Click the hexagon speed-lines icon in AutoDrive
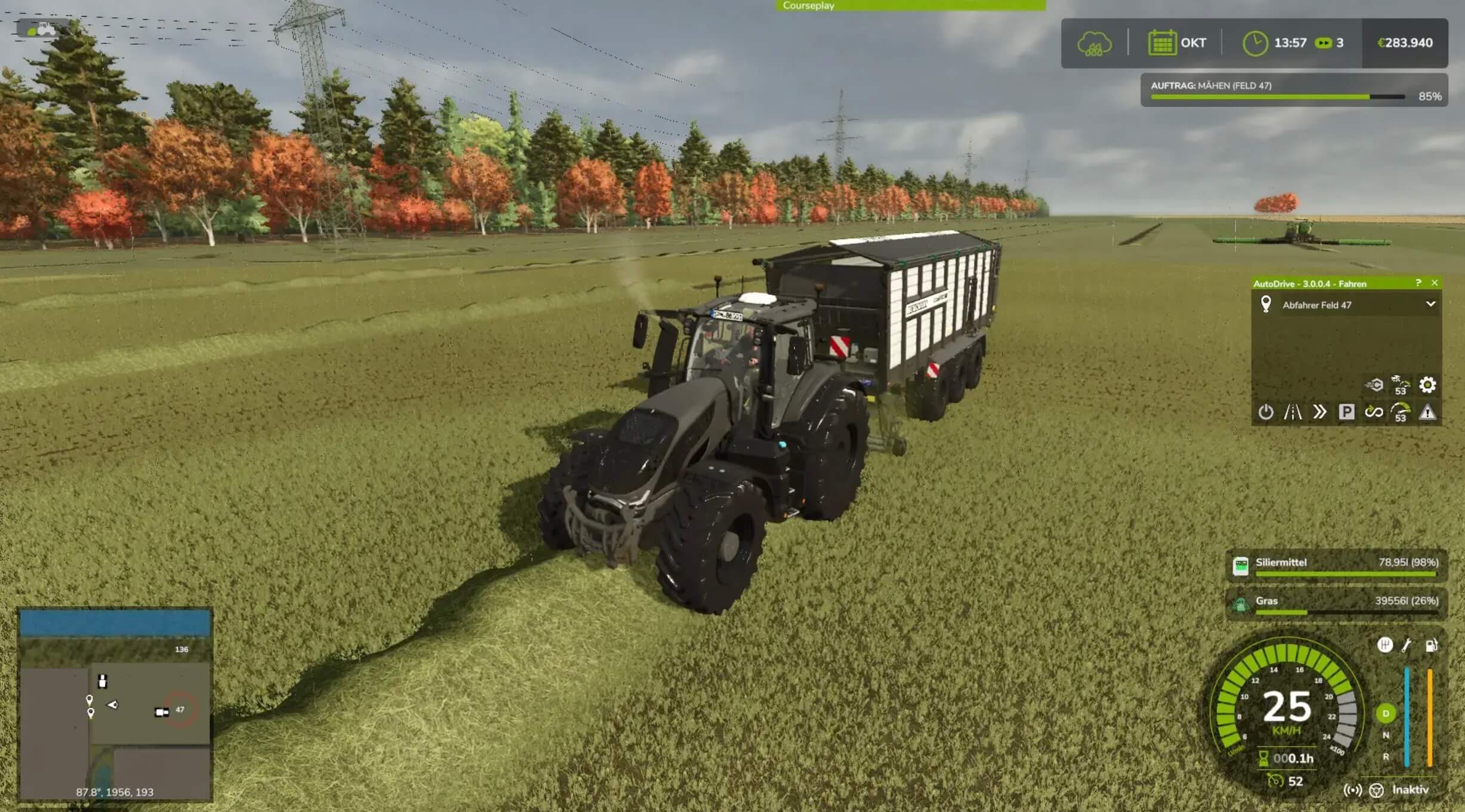The height and width of the screenshot is (812, 1465). 1374,385
